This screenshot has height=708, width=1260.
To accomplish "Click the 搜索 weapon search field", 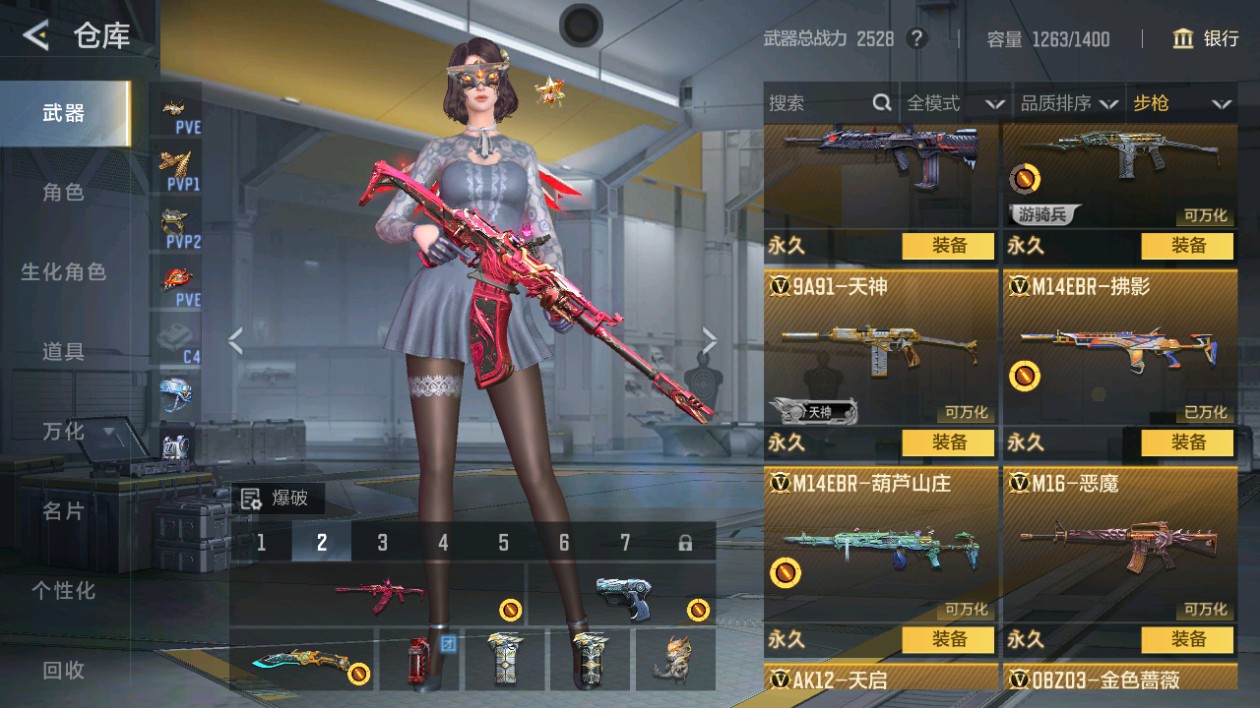I will 820,103.
